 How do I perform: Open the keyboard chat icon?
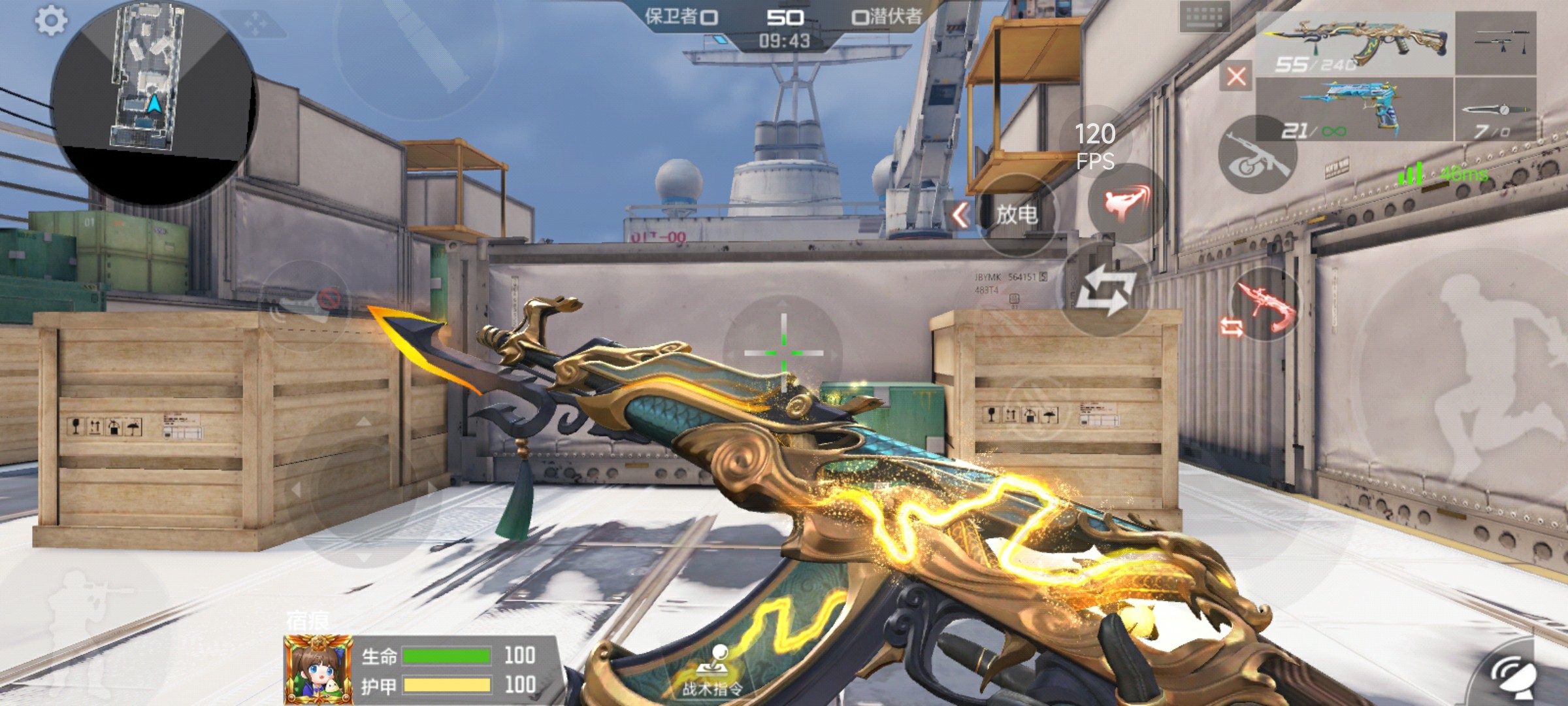pyautogui.click(x=1204, y=18)
